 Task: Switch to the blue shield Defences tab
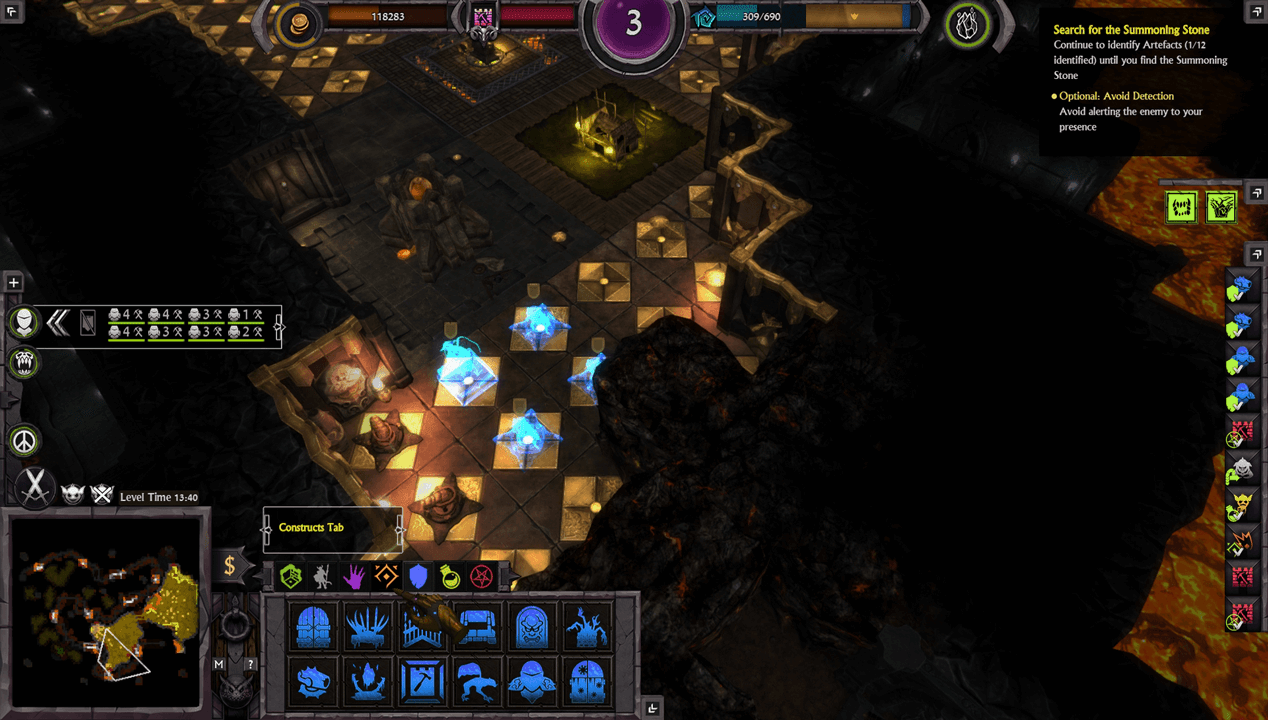point(418,575)
